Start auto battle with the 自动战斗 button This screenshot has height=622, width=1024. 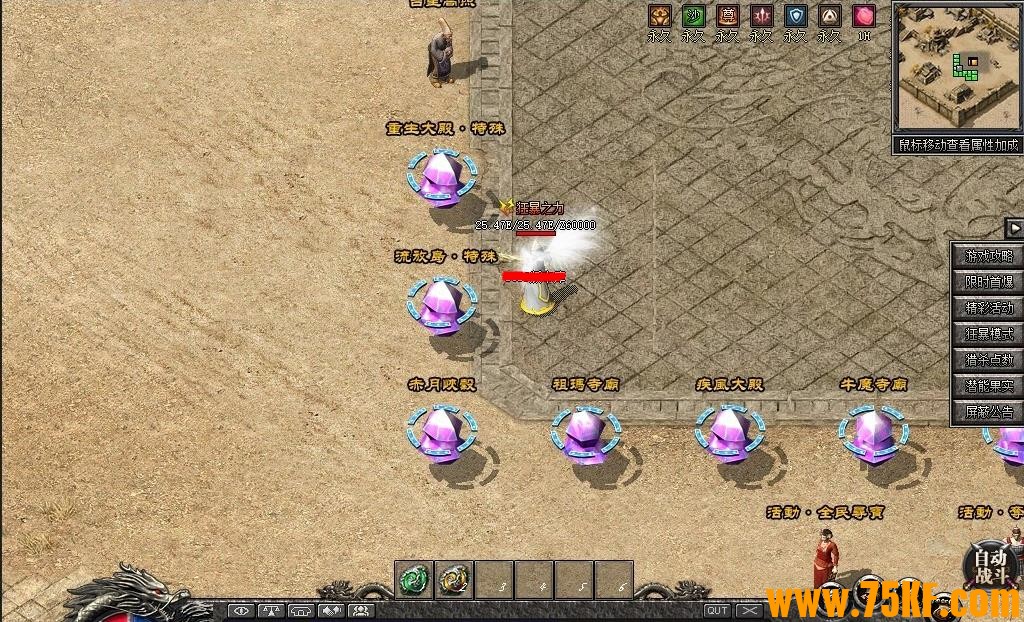(991, 567)
